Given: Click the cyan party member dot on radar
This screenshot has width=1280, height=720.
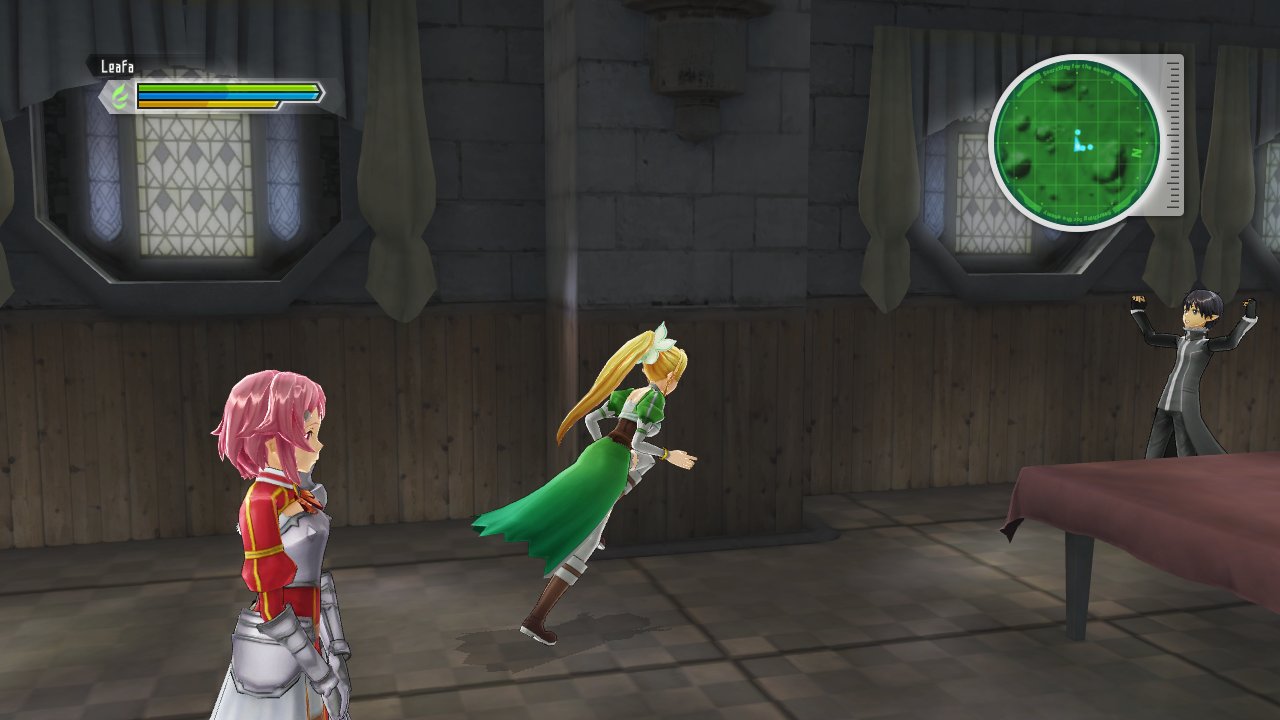Looking at the screenshot, I should [x=1091, y=146].
